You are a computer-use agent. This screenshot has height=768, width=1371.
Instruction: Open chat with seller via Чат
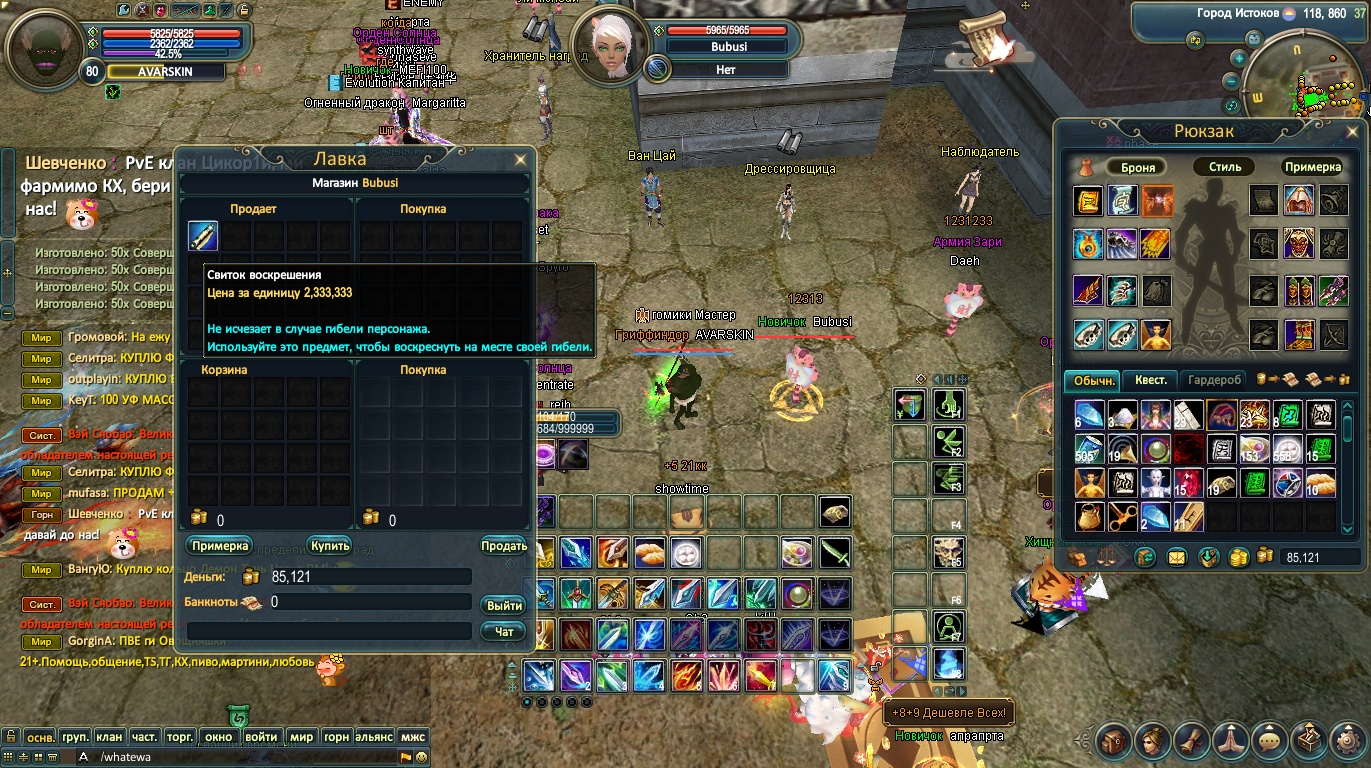click(x=504, y=632)
